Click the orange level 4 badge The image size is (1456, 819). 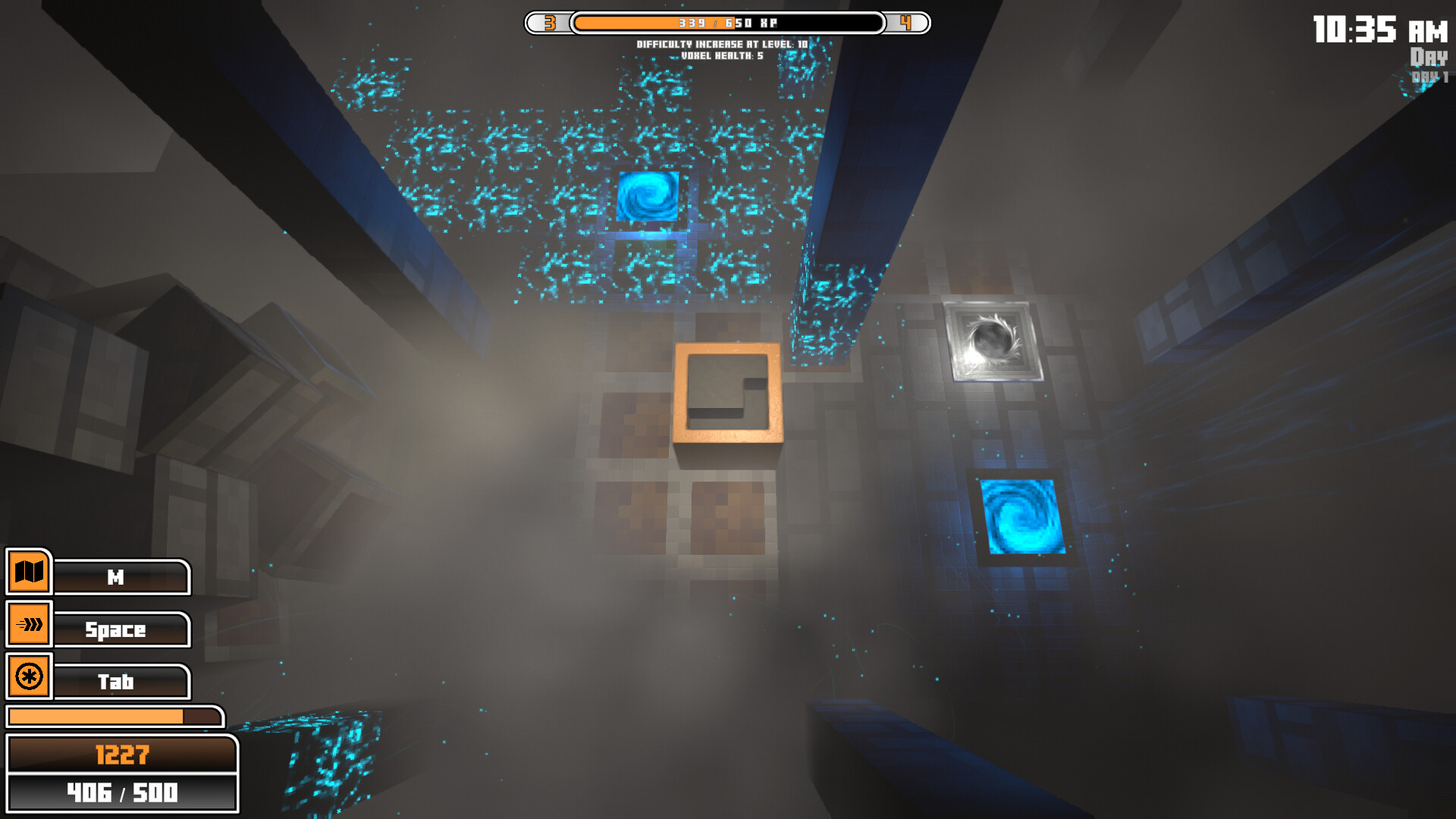pos(905,23)
